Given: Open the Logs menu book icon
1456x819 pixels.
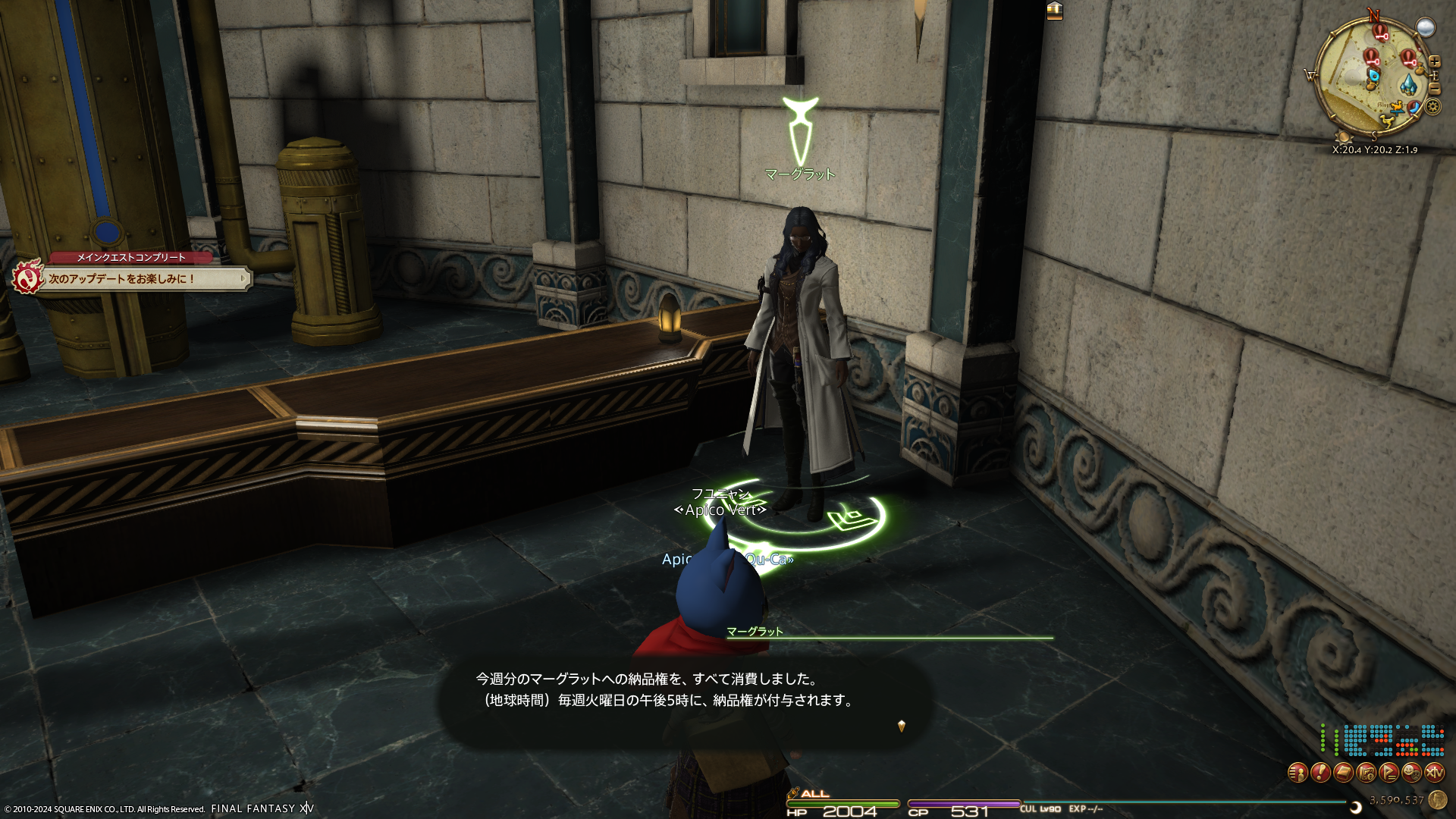Looking at the screenshot, I should (x=1343, y=773).
